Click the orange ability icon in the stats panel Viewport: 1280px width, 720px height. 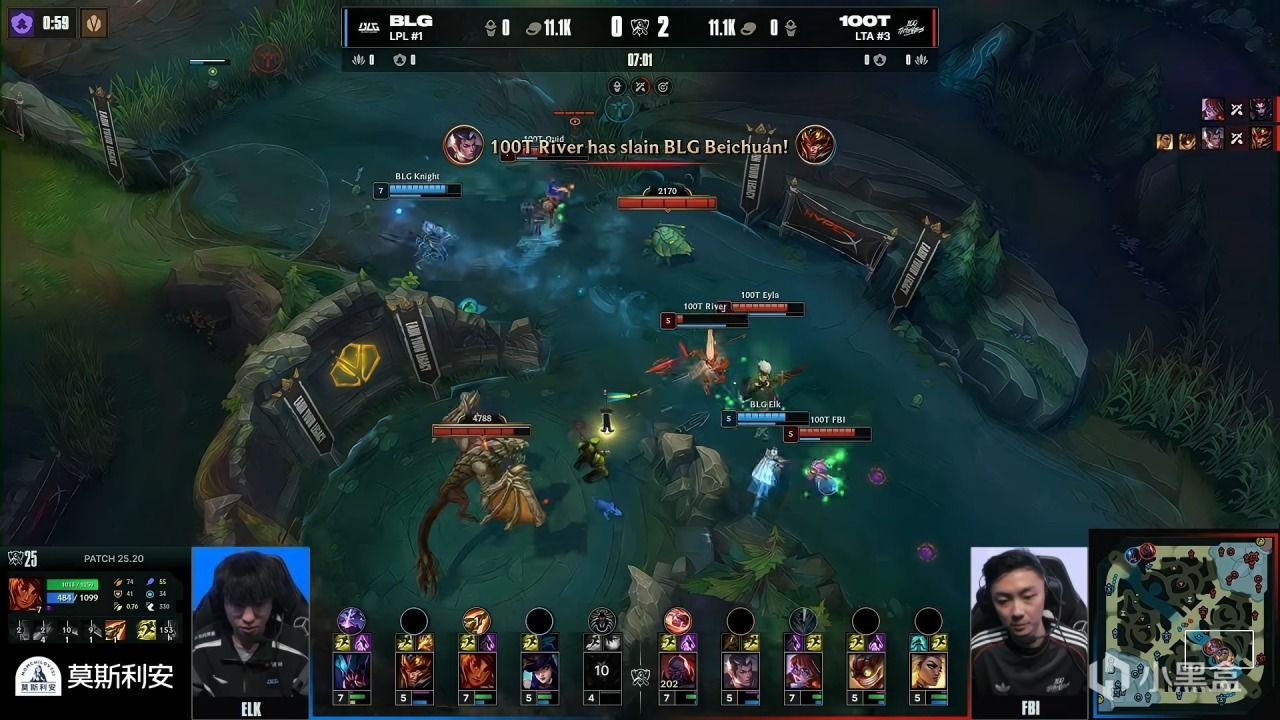116,630
